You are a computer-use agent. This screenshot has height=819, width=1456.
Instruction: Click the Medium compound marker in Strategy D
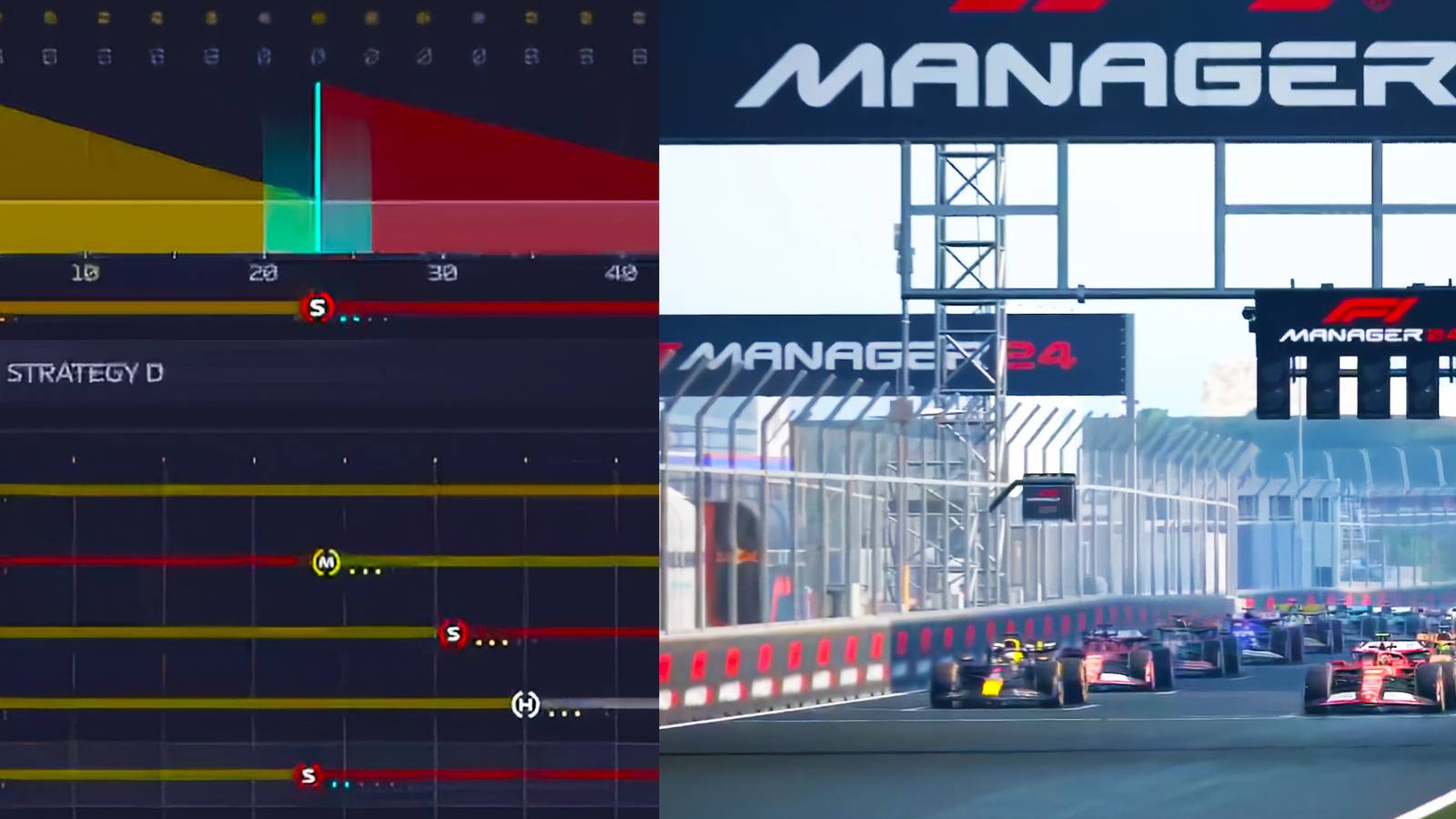coord(327,563)
